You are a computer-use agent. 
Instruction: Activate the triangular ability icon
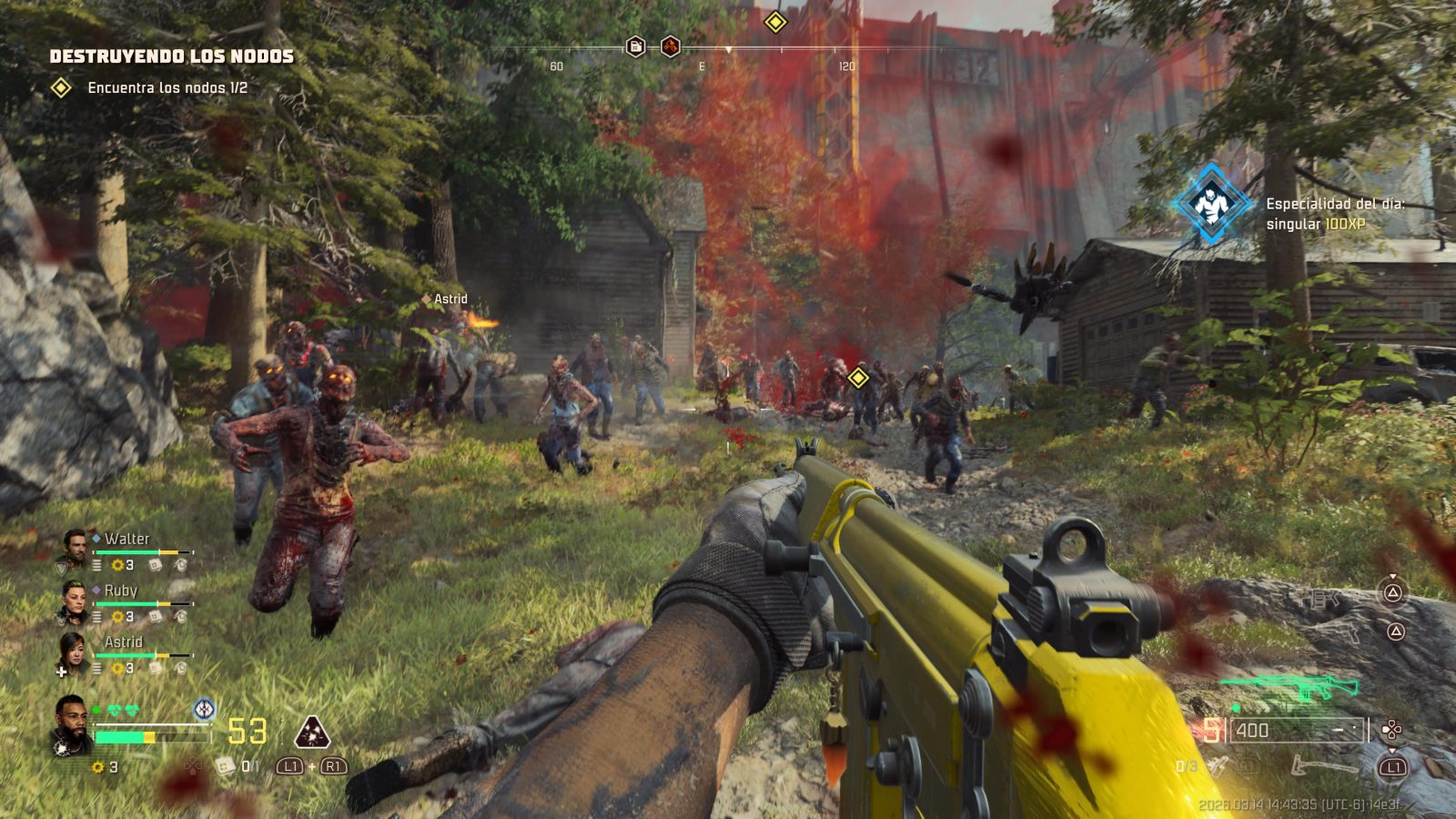point(311,732)
